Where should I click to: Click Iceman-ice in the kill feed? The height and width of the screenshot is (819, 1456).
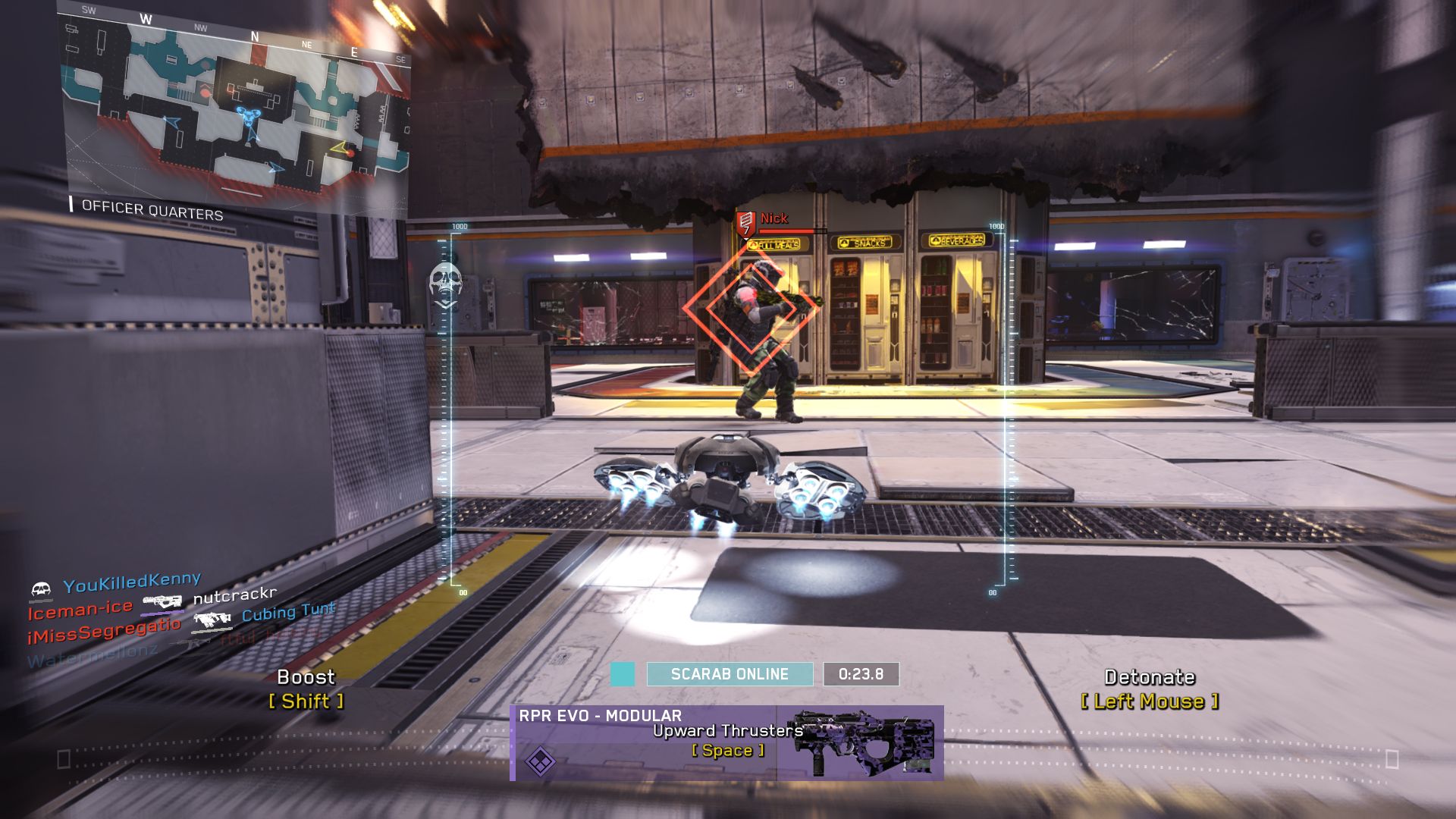coord(80,609)
